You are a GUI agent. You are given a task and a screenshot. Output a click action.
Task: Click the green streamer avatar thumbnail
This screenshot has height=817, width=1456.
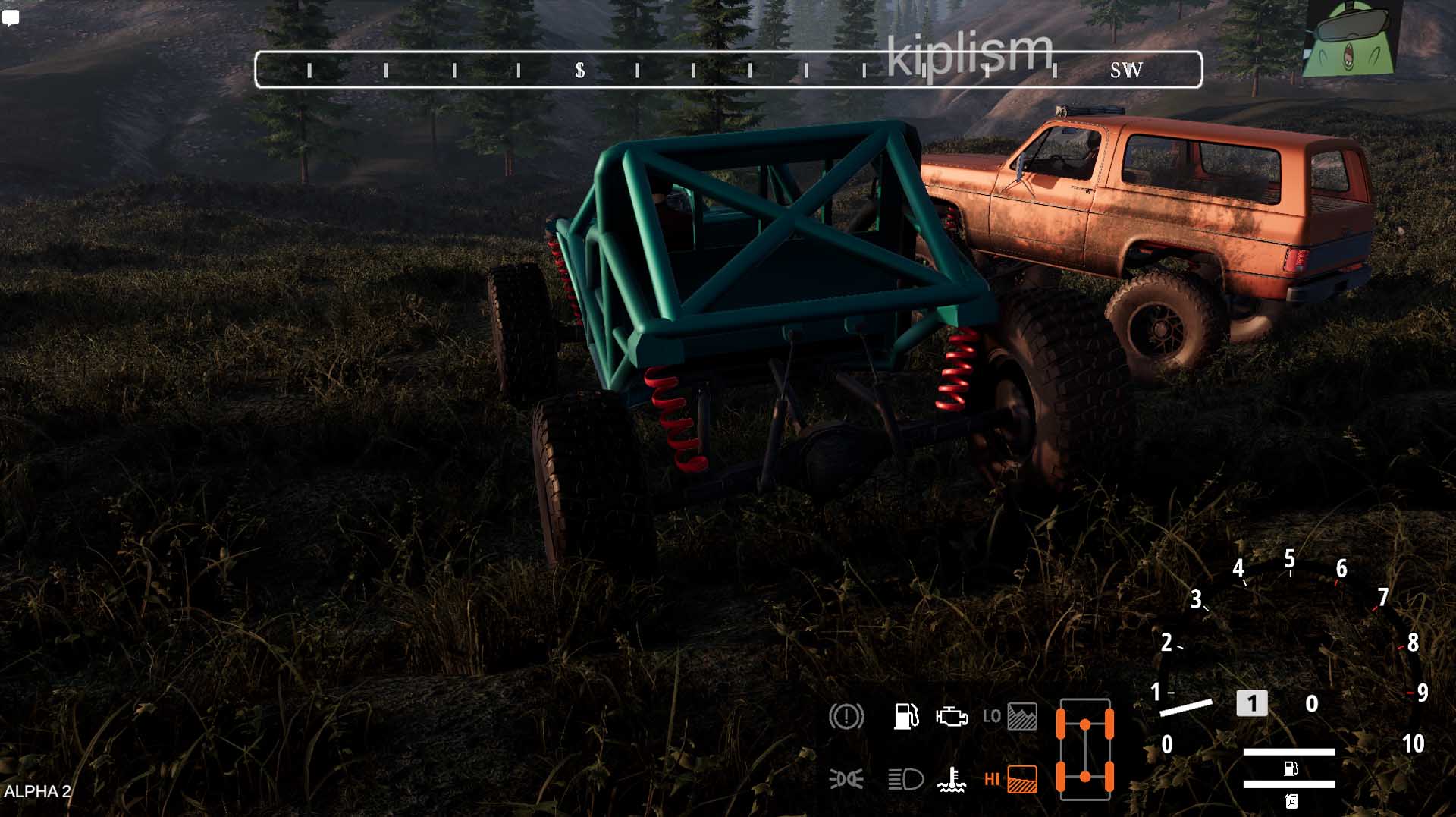1349,39
